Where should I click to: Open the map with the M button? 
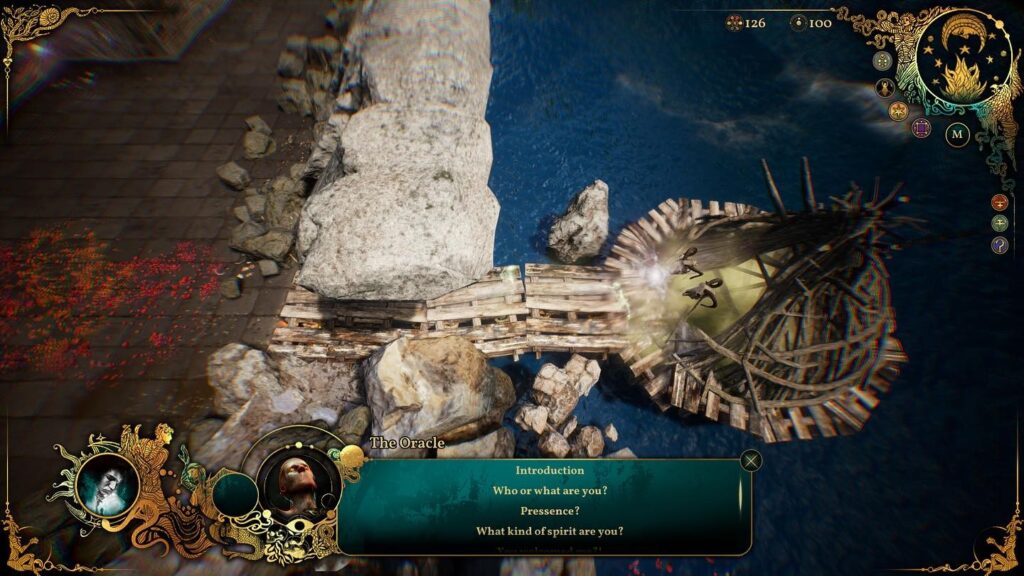pyautogui.click(x=957, y=133)
